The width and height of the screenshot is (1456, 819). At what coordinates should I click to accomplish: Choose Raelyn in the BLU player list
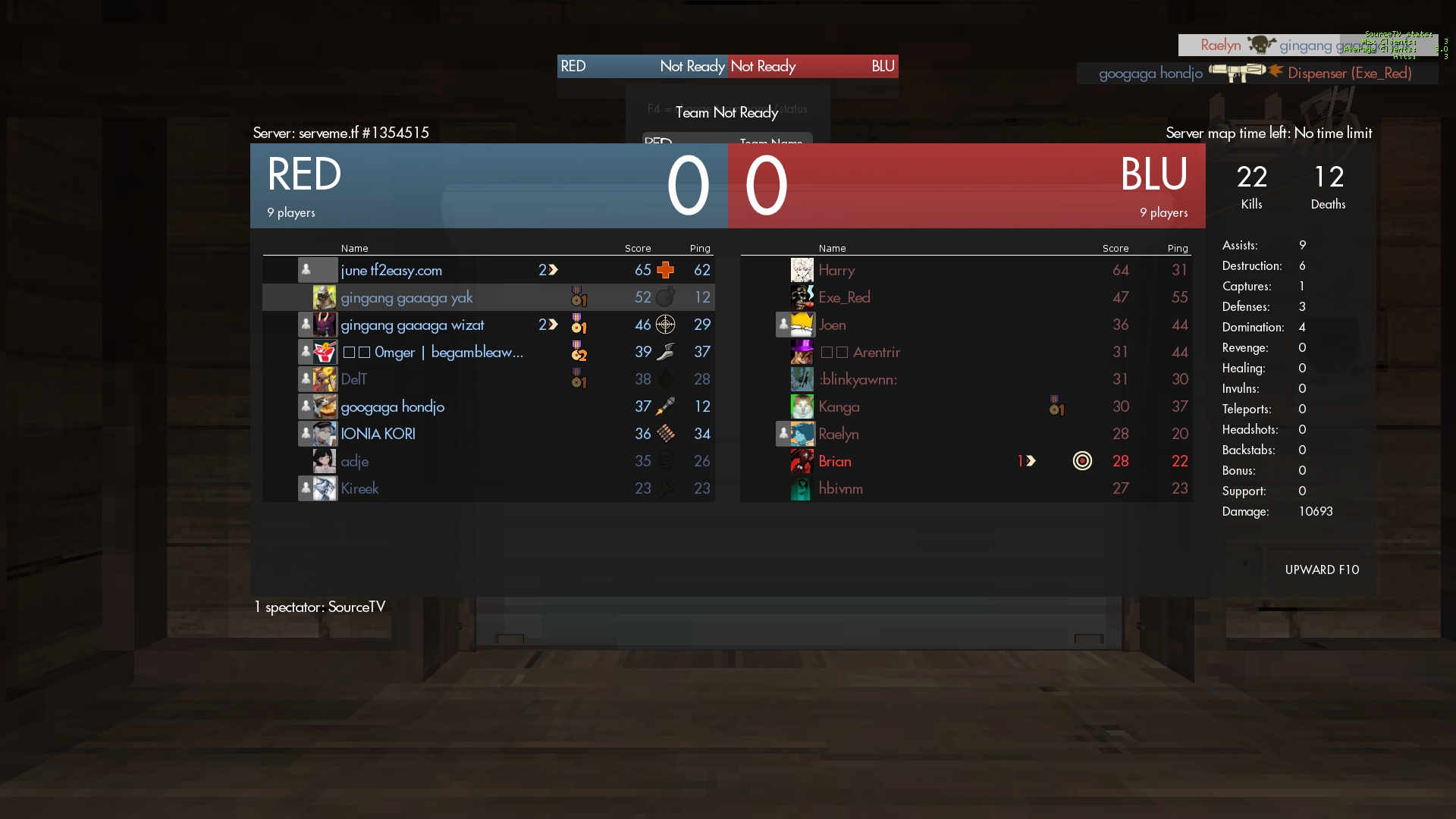pos(839,434)
